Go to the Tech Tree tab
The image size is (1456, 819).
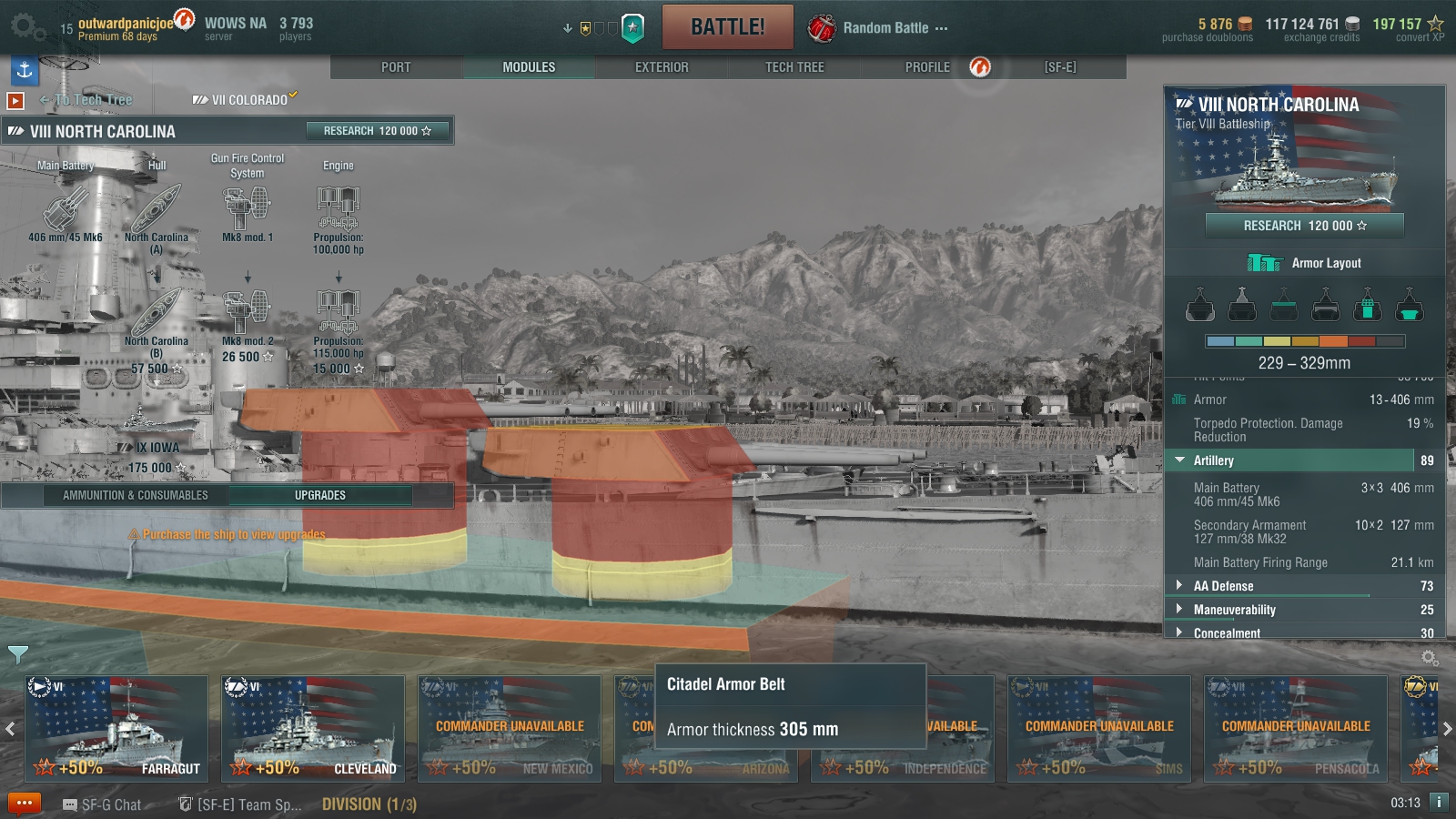(x=794, y=67)
